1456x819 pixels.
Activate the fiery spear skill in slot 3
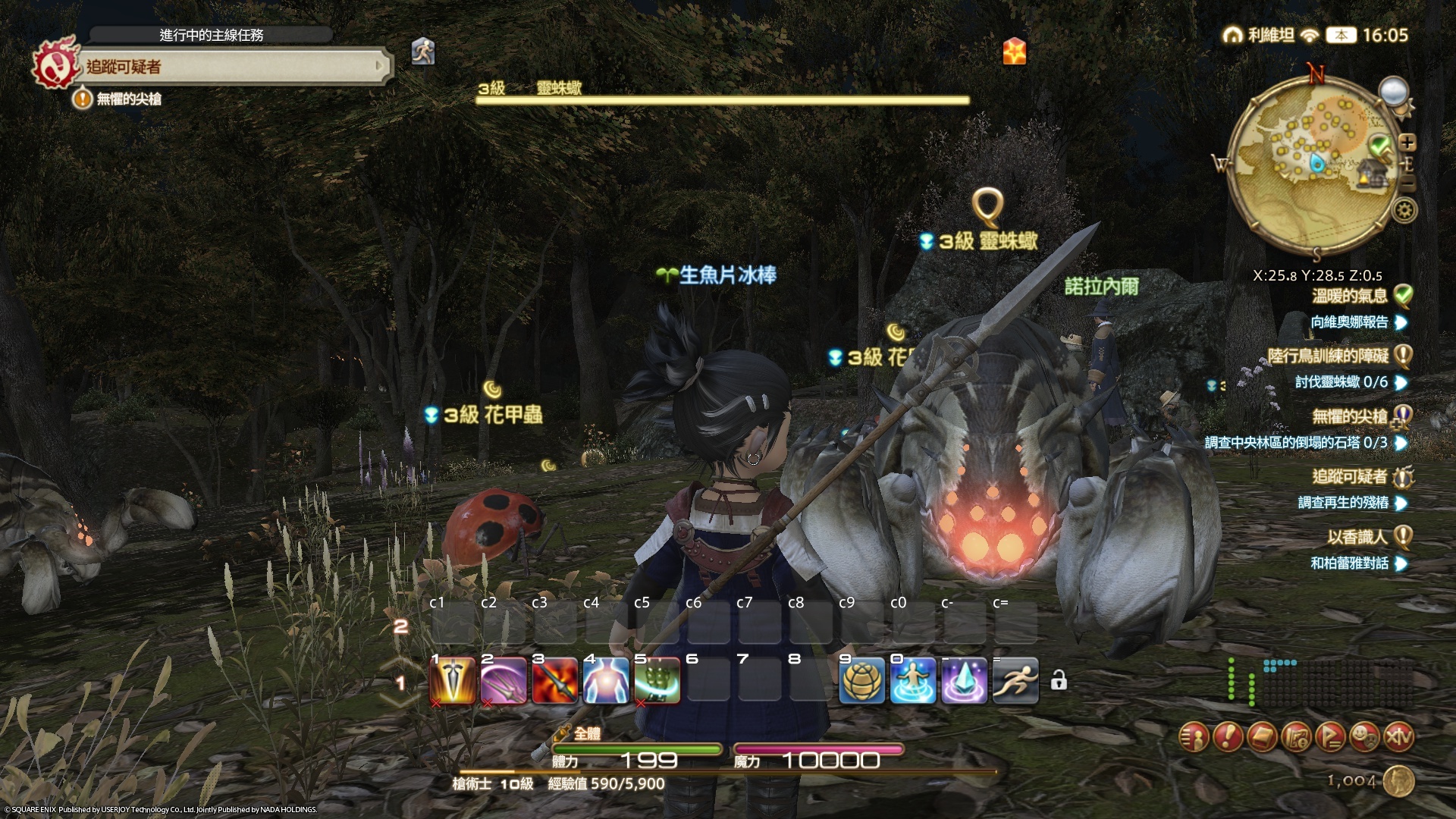[x=555, y=680]
